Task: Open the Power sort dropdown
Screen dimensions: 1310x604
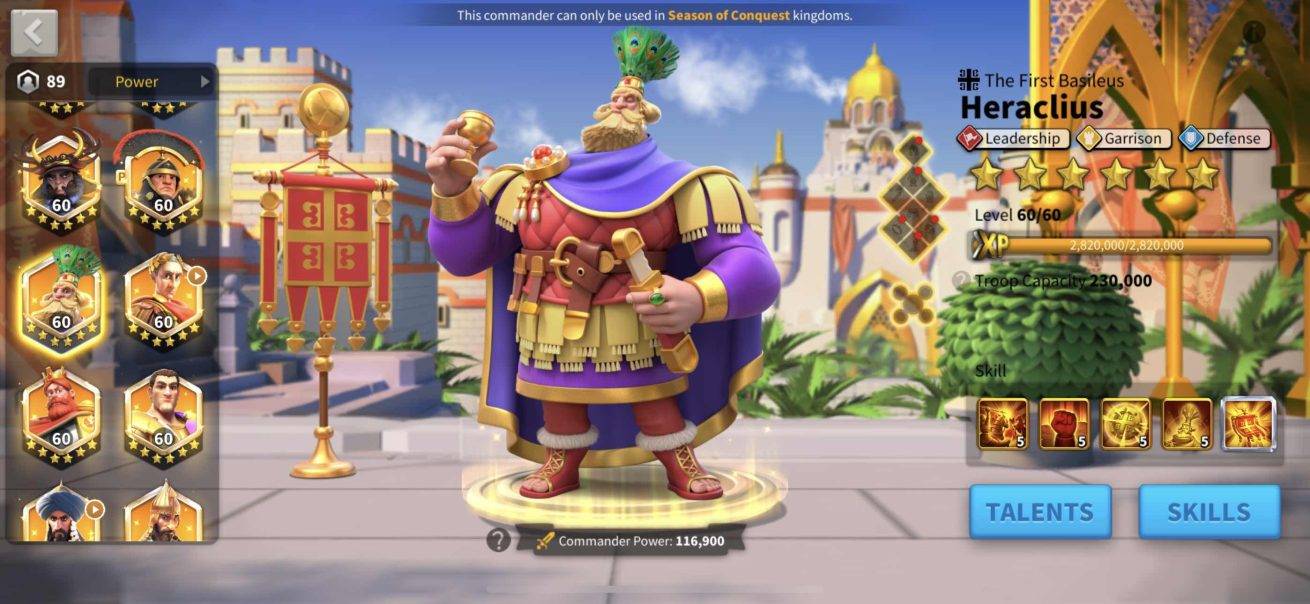Action: [151, 82]
